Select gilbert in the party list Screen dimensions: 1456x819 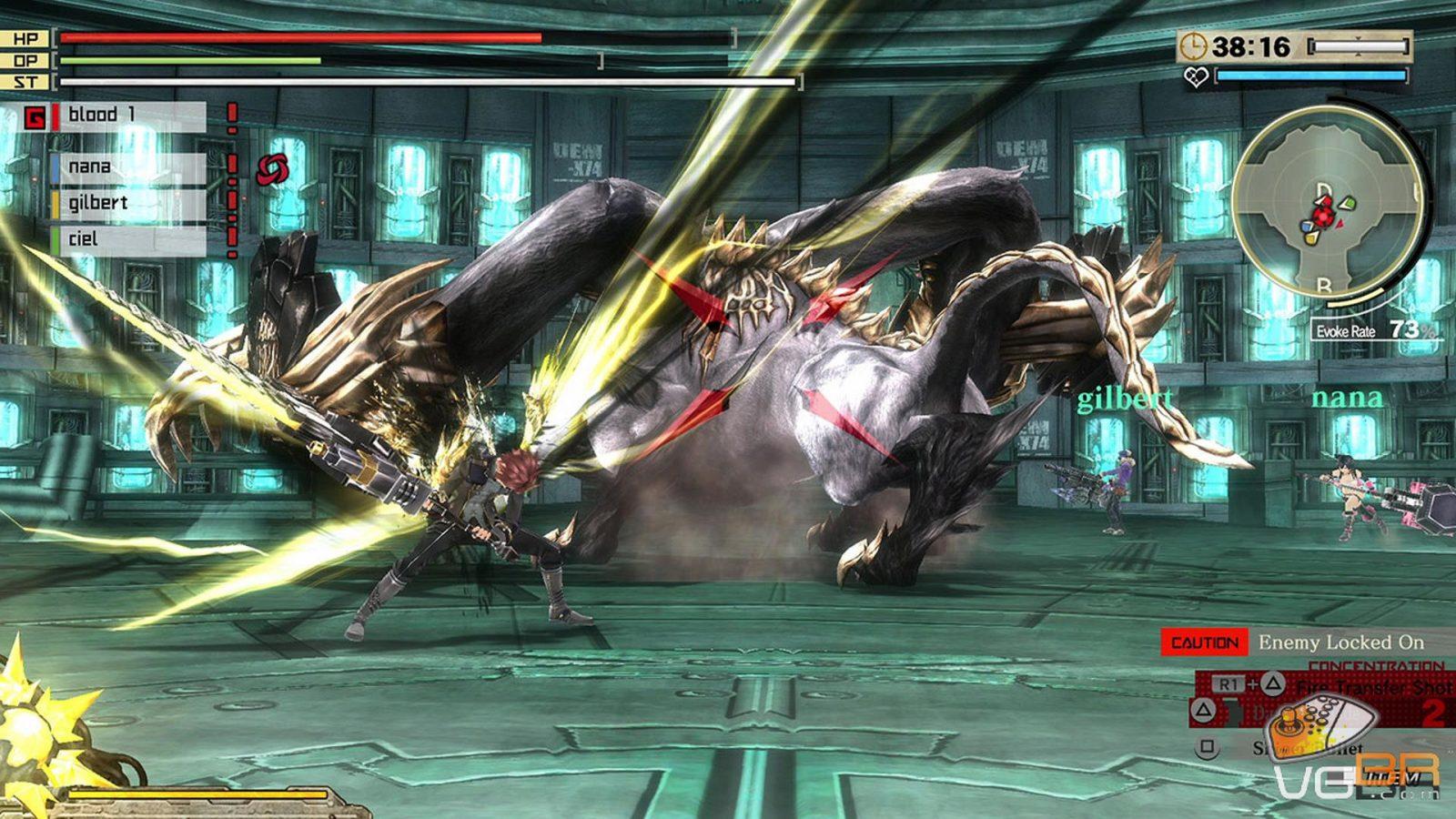point(127,203)
